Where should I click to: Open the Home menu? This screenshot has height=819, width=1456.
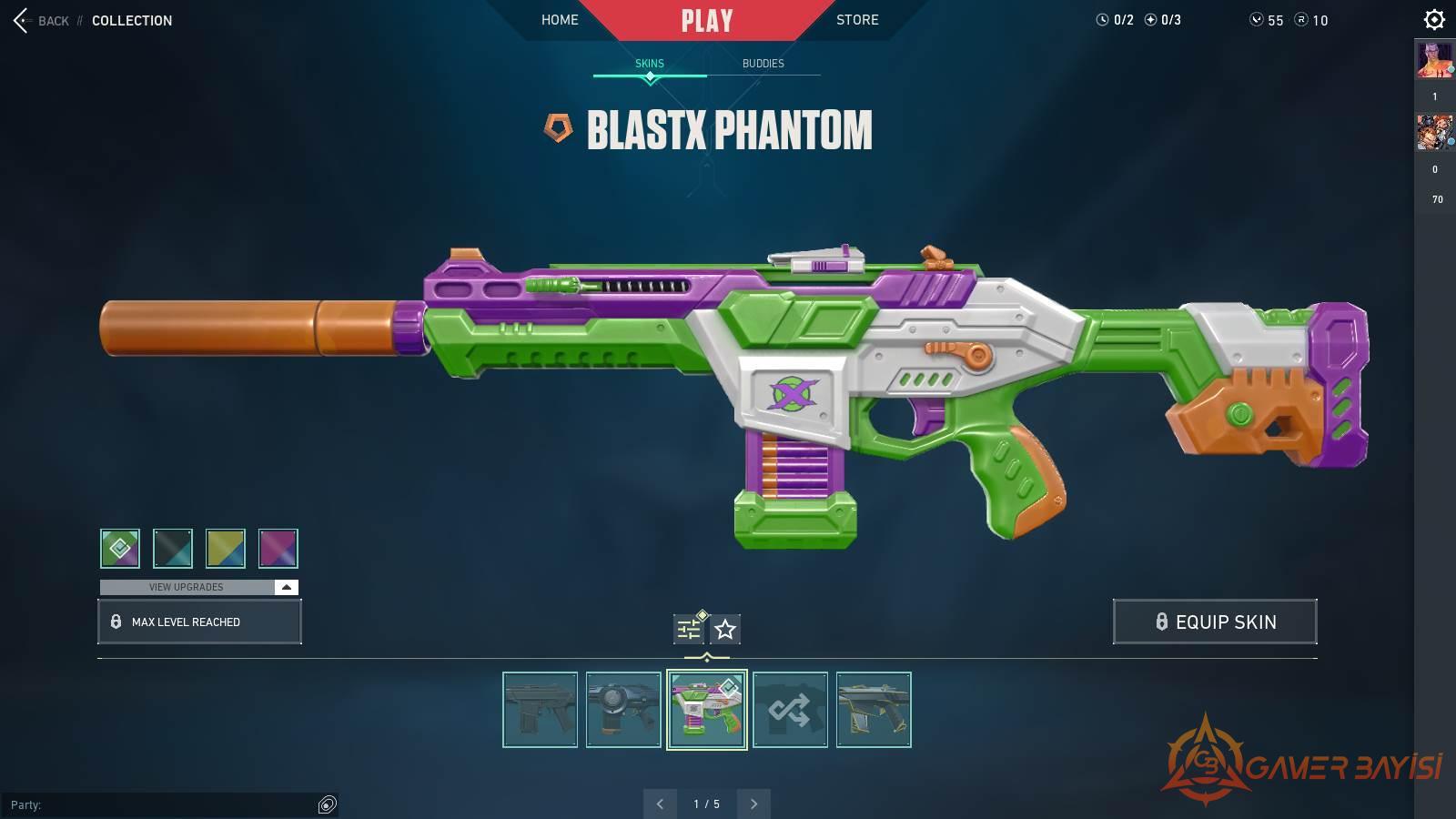click(x=560, y=19)
